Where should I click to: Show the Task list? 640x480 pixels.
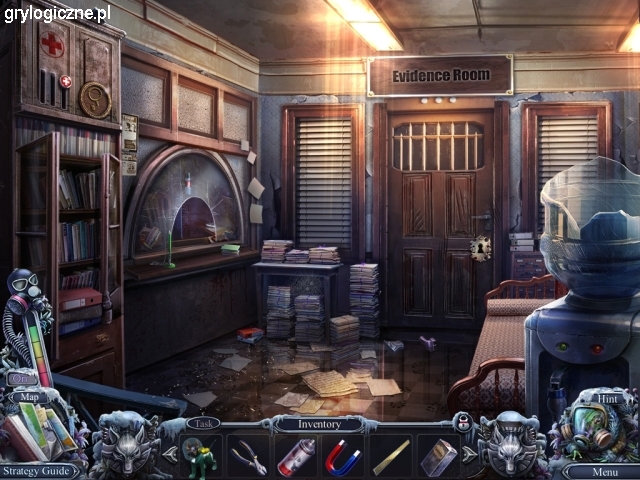[202, 423]
